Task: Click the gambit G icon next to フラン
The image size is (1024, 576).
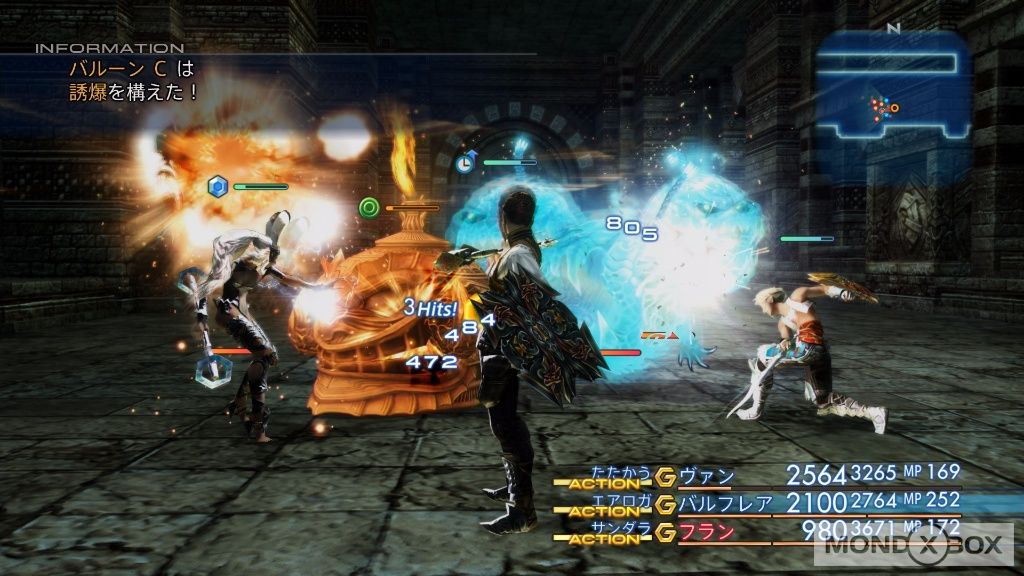Action: coord(665,531)
